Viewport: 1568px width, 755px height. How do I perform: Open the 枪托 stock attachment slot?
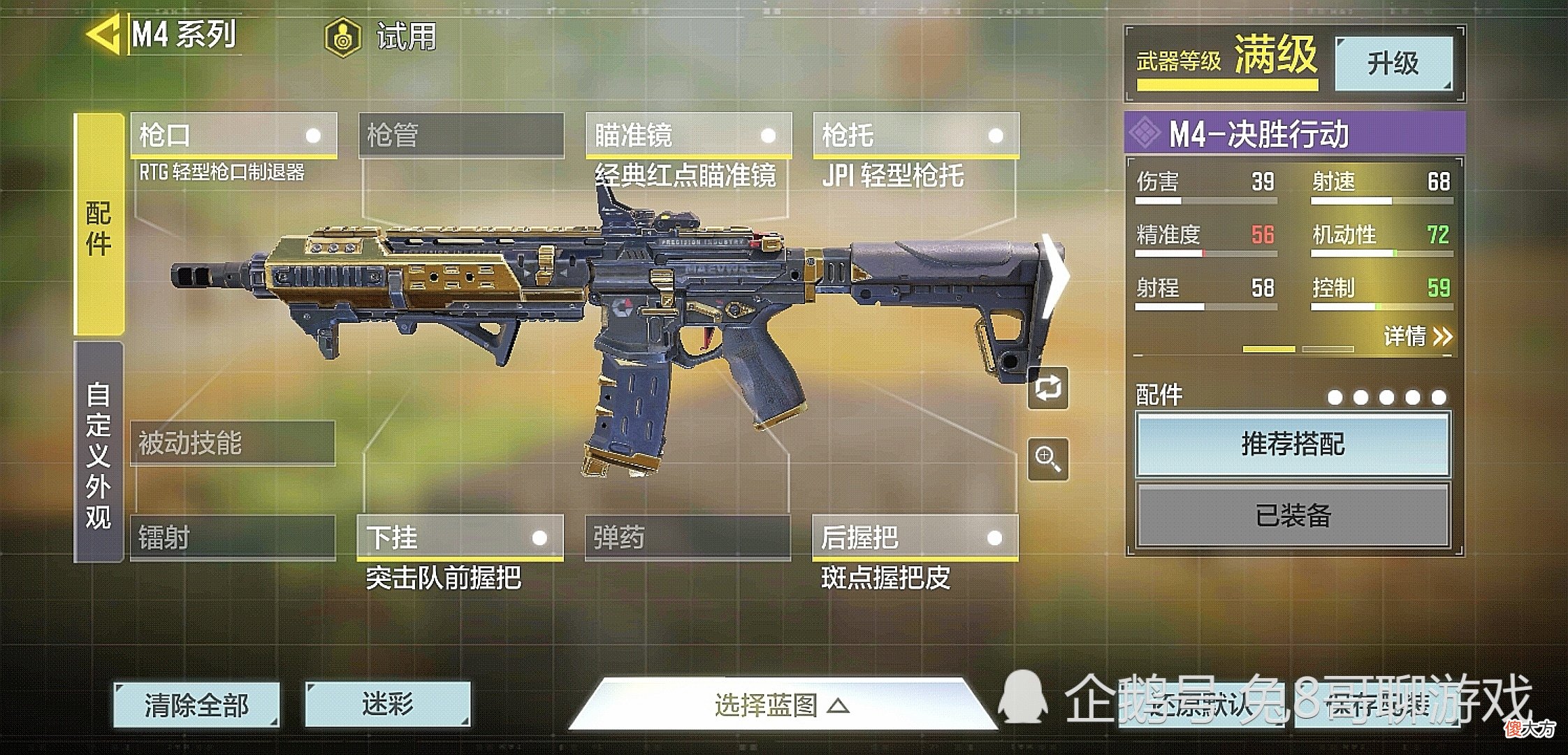[x=915, y=135]
